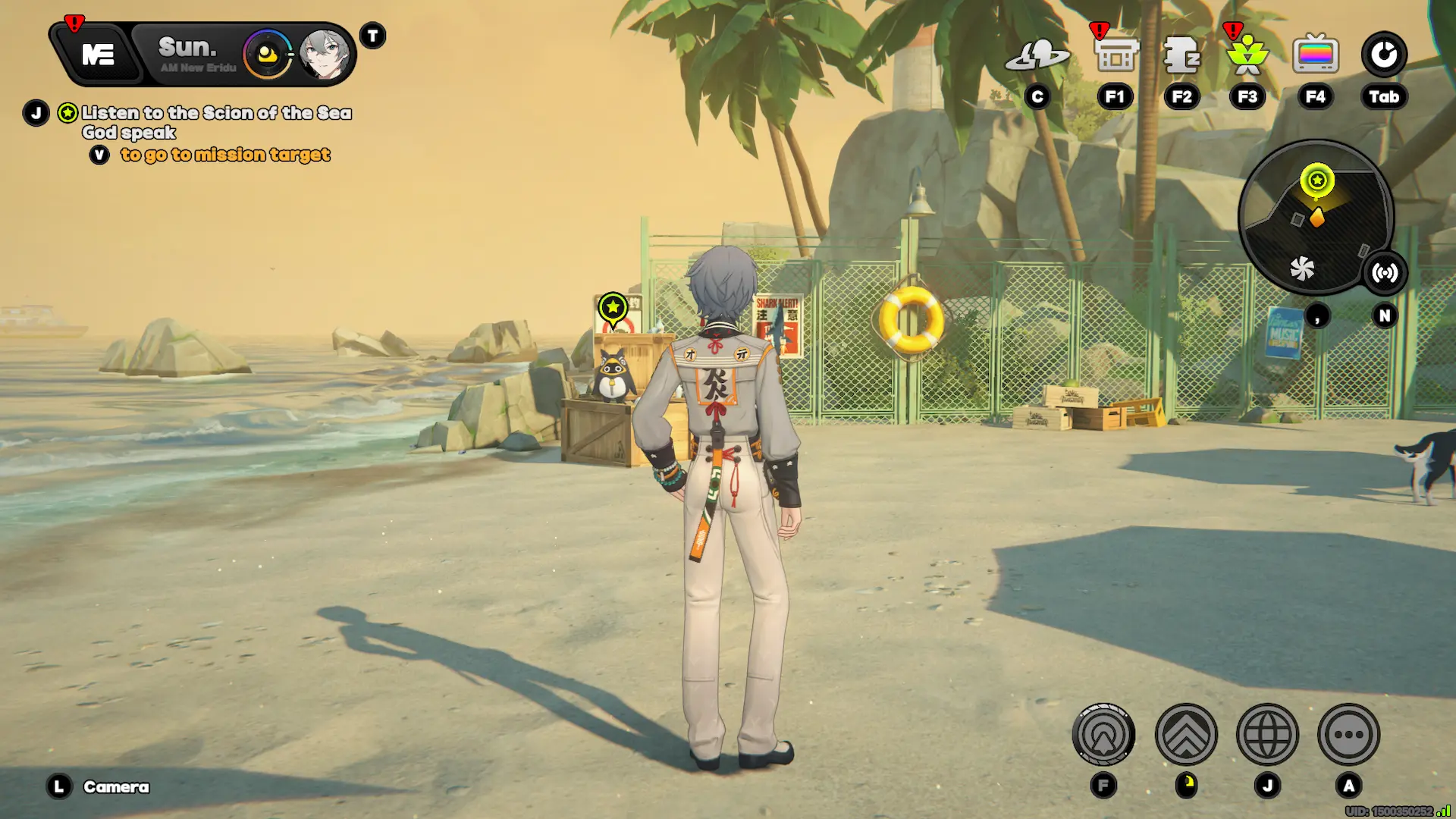Open the three-dots more options button

[1348, 734]
